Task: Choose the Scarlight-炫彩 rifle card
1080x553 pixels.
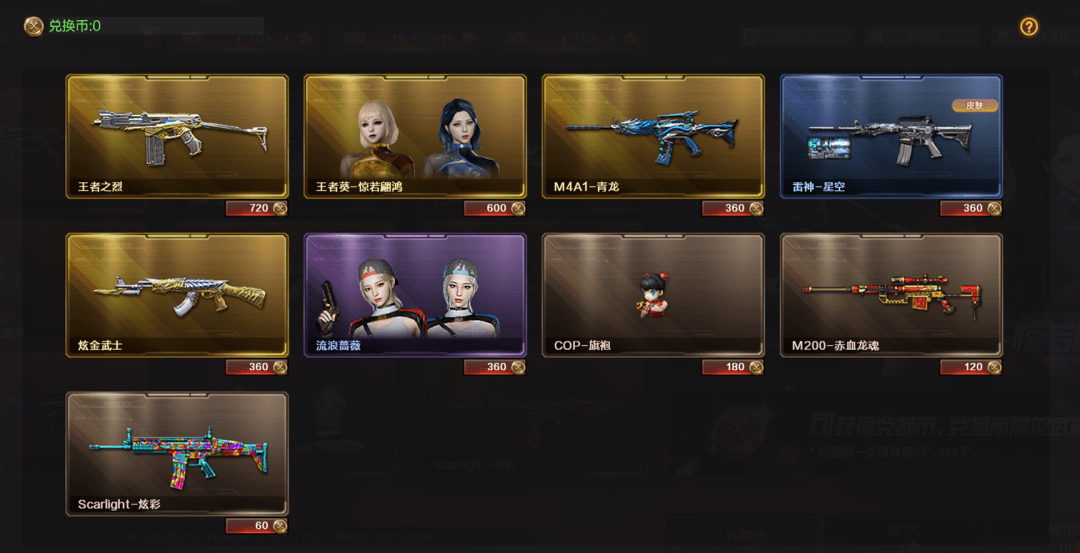Action: click(177, 453)
